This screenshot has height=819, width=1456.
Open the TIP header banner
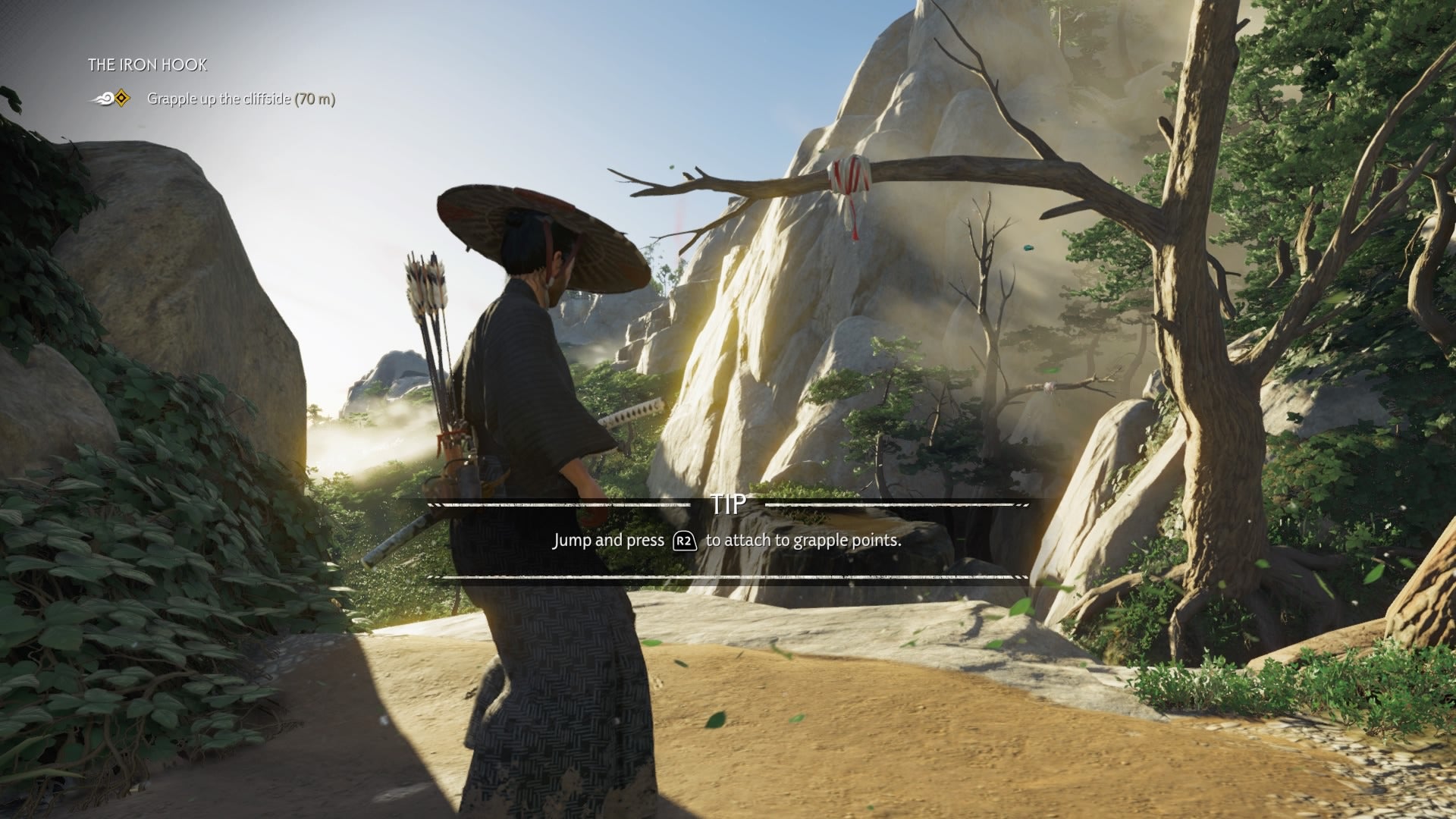tap(726, 504)
